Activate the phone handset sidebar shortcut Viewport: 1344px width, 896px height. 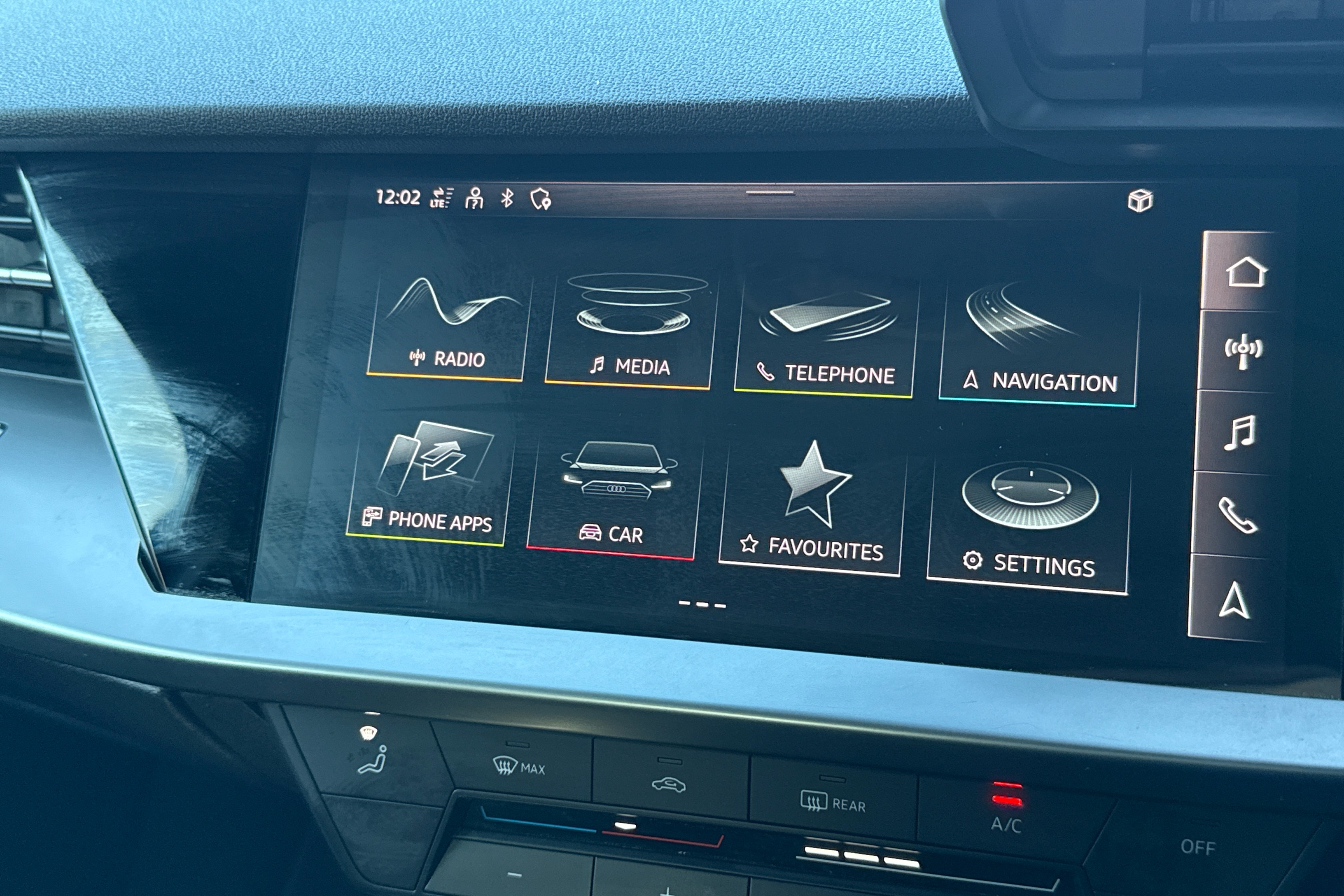[1237, 515]
